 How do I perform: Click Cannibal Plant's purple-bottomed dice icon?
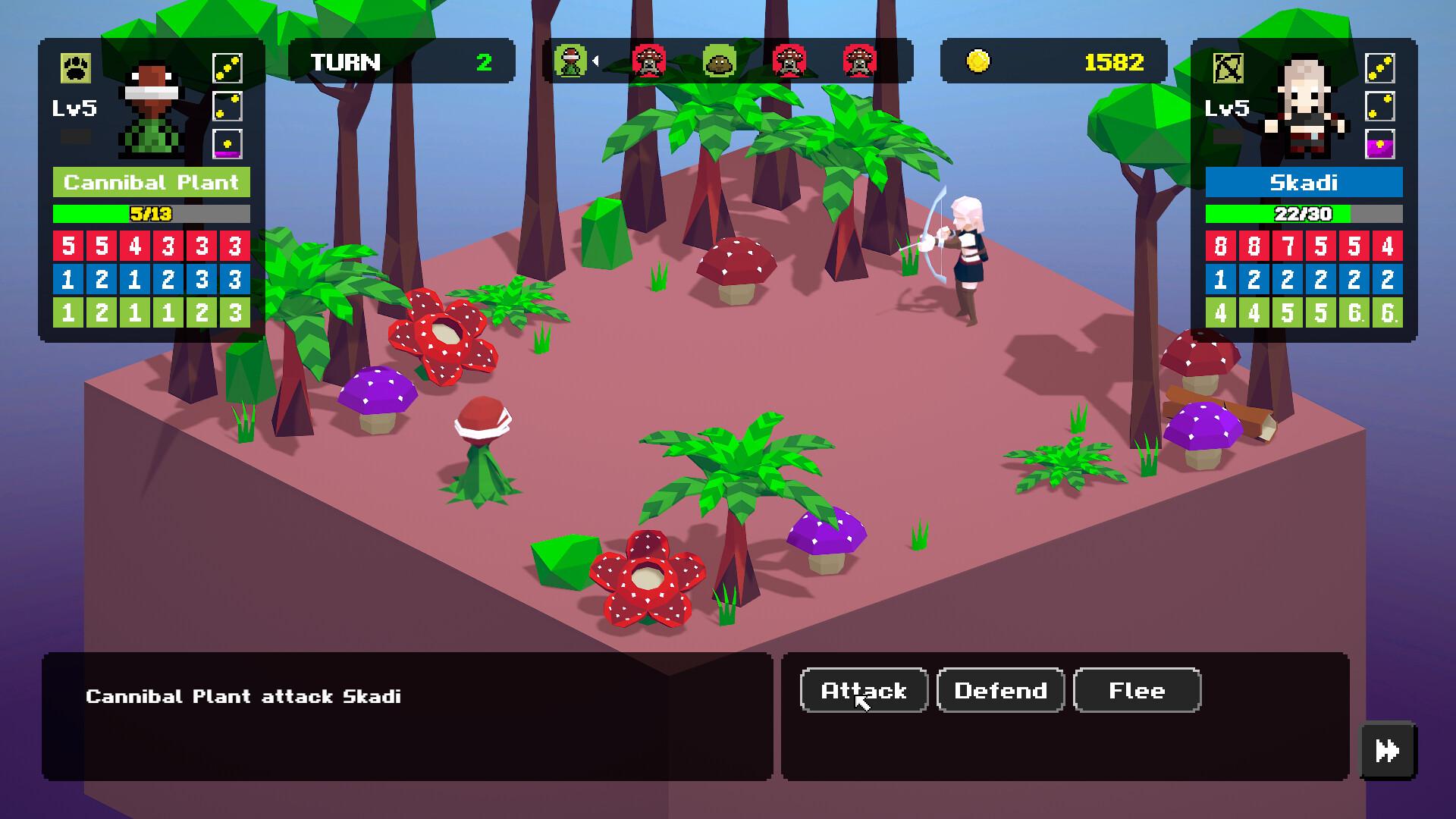point(227,144)
